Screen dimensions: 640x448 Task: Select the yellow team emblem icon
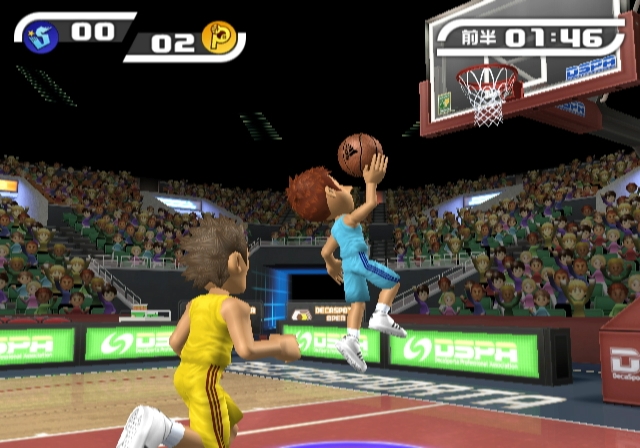(x=218, y=38)
